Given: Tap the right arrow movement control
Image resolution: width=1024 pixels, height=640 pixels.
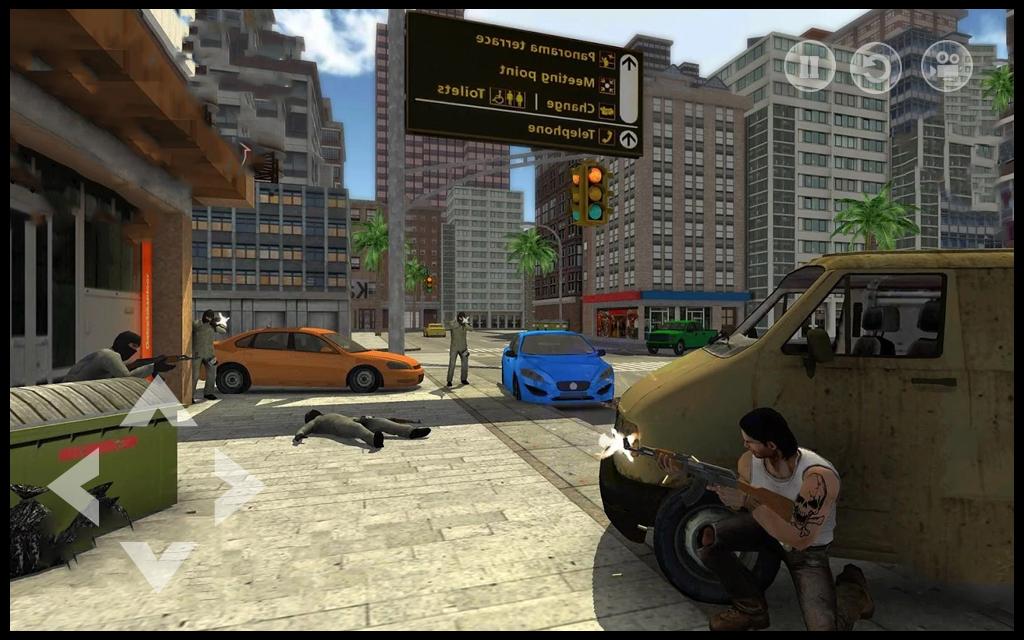Looking at the screenshot, I should 236,485.
